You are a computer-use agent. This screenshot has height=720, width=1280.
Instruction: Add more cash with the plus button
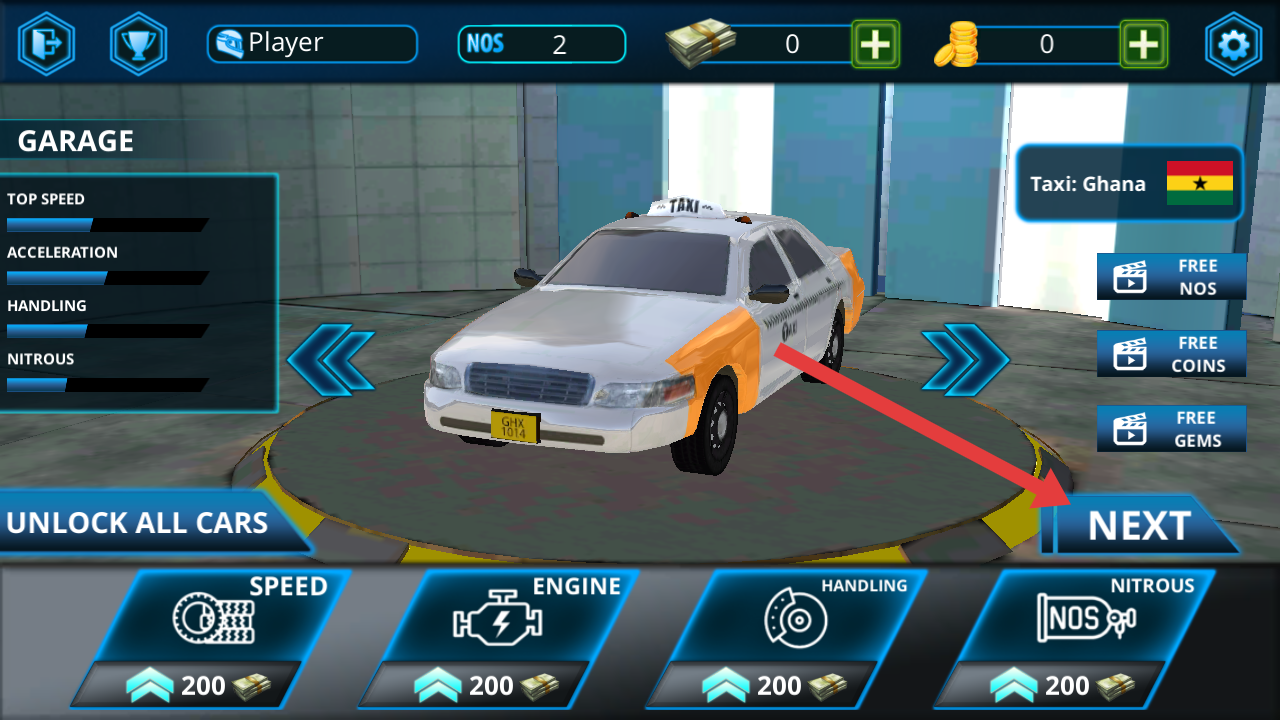coord(875,44)
